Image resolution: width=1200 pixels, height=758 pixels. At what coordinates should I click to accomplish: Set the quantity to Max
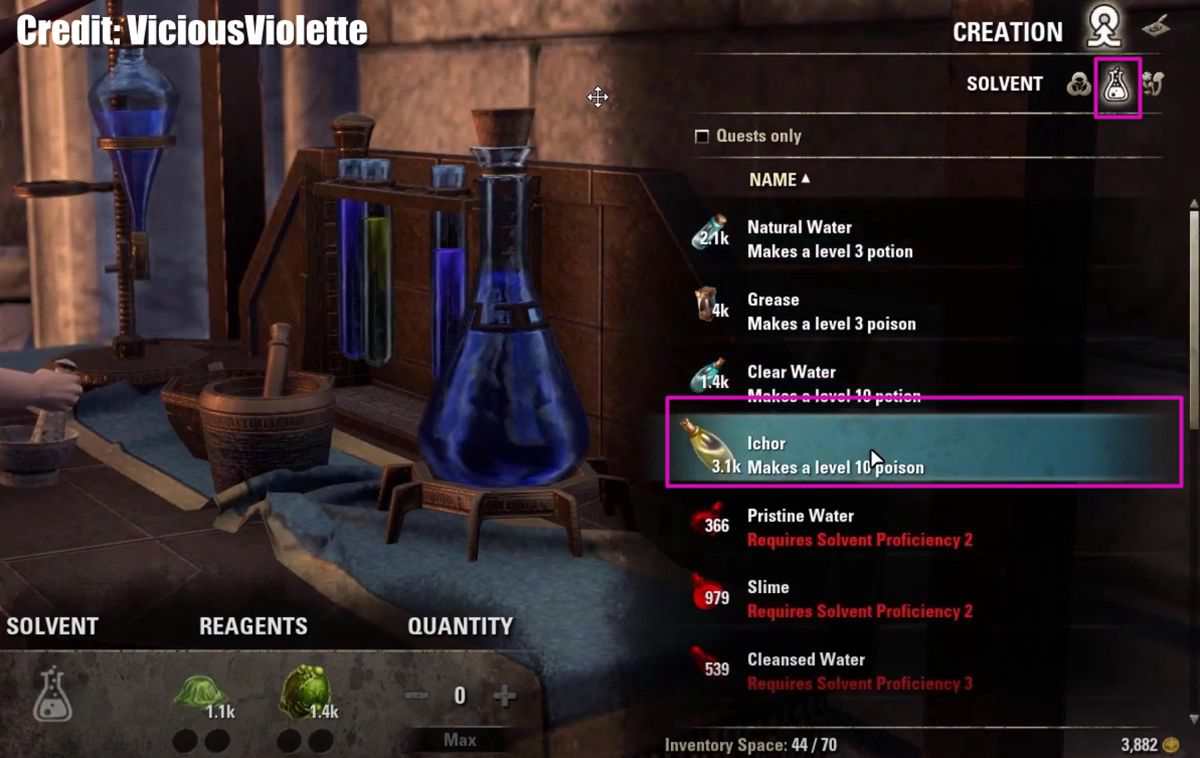460,740
